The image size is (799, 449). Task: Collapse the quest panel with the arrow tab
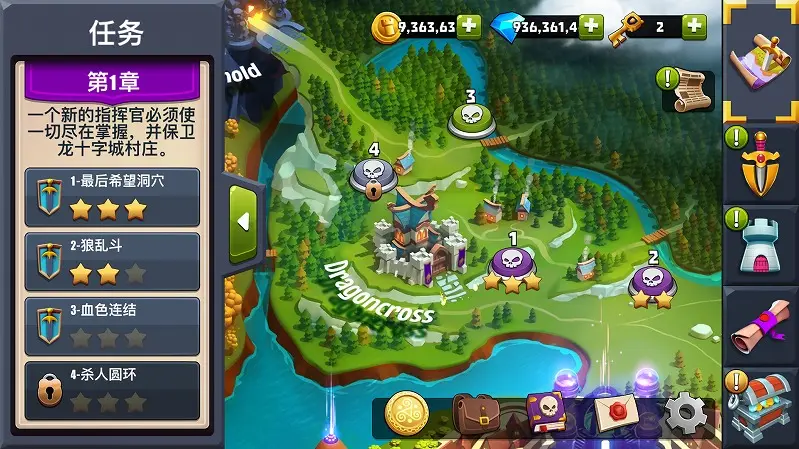tap(242, 222)
